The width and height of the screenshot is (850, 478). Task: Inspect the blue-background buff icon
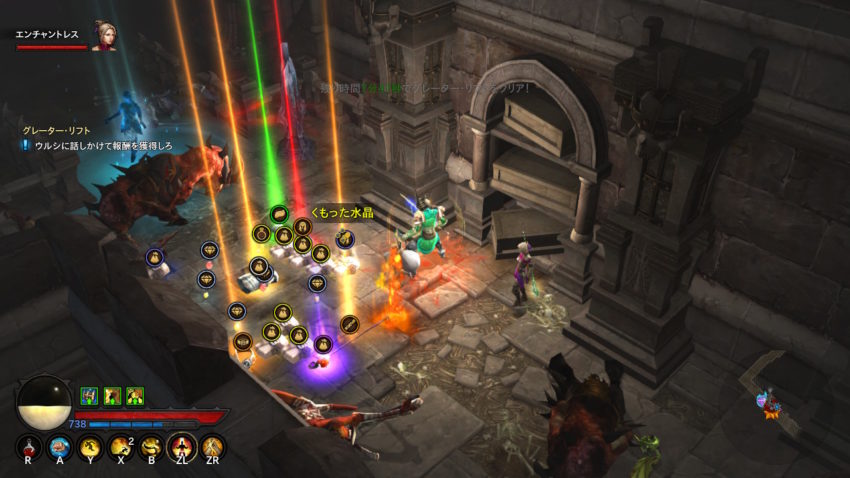[88, 395]
